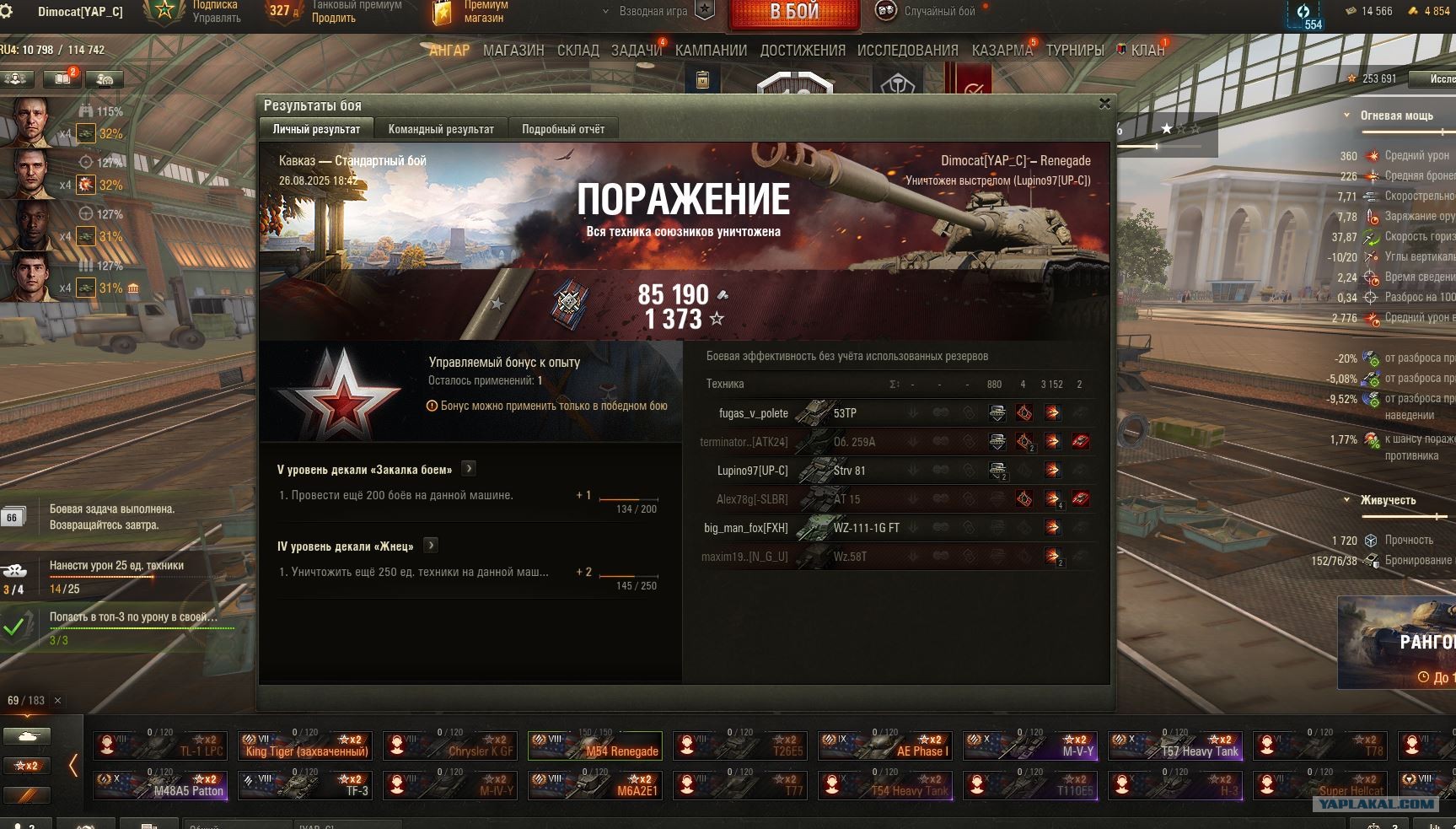Select the Личный результат tab
This screenshot has height=829, width=1456.
(x=316, y=129)
